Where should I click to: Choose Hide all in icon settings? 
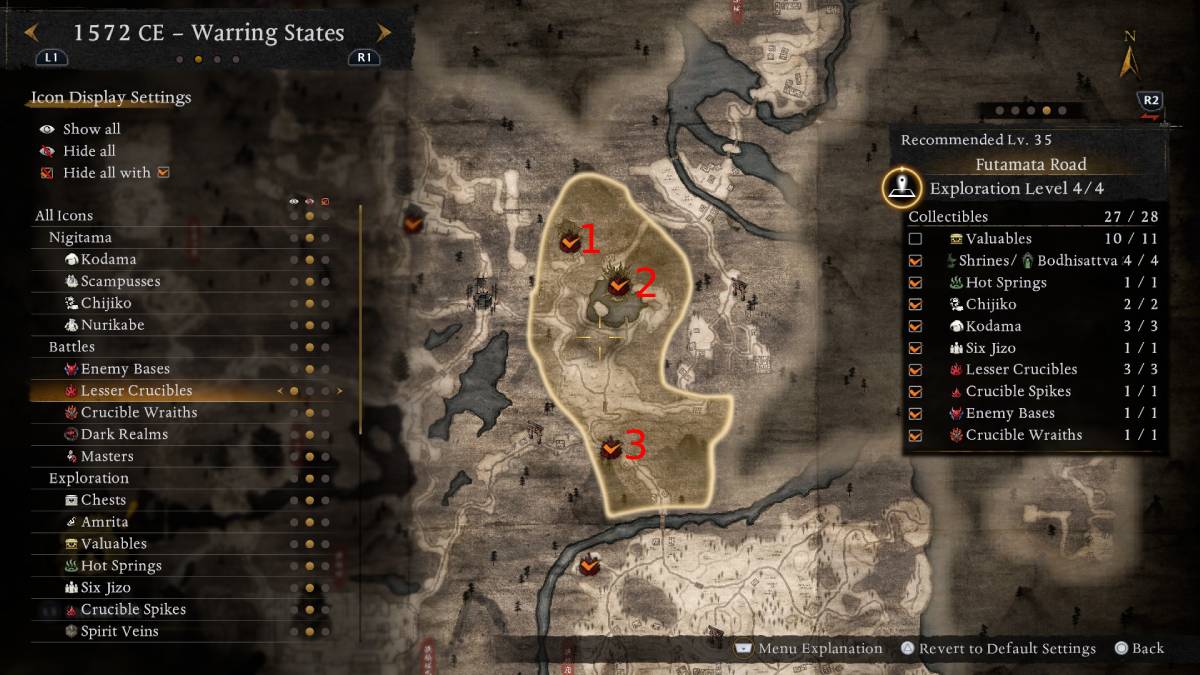click(89, 151)
